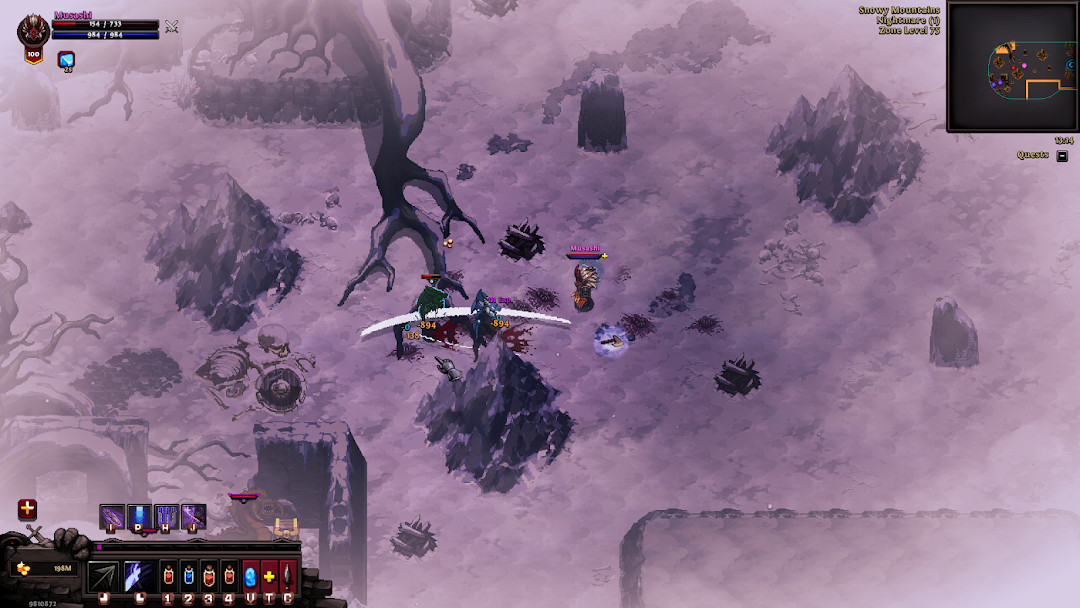Collapse the Quests tracker with the minus button
Viewport: 1080px width, 608px height.
tap(1062, 155)
